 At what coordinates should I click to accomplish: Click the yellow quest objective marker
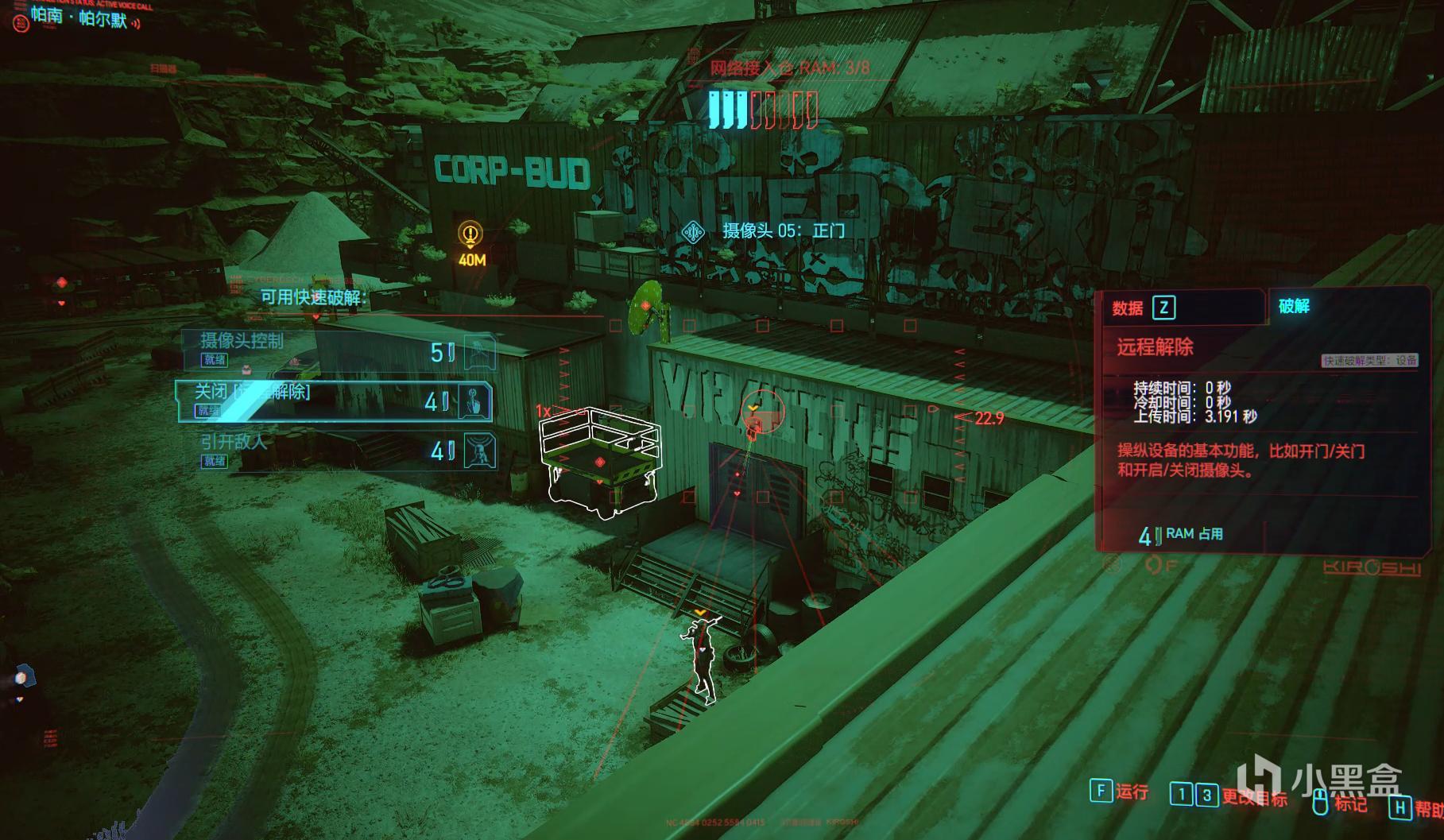point(470,234)
